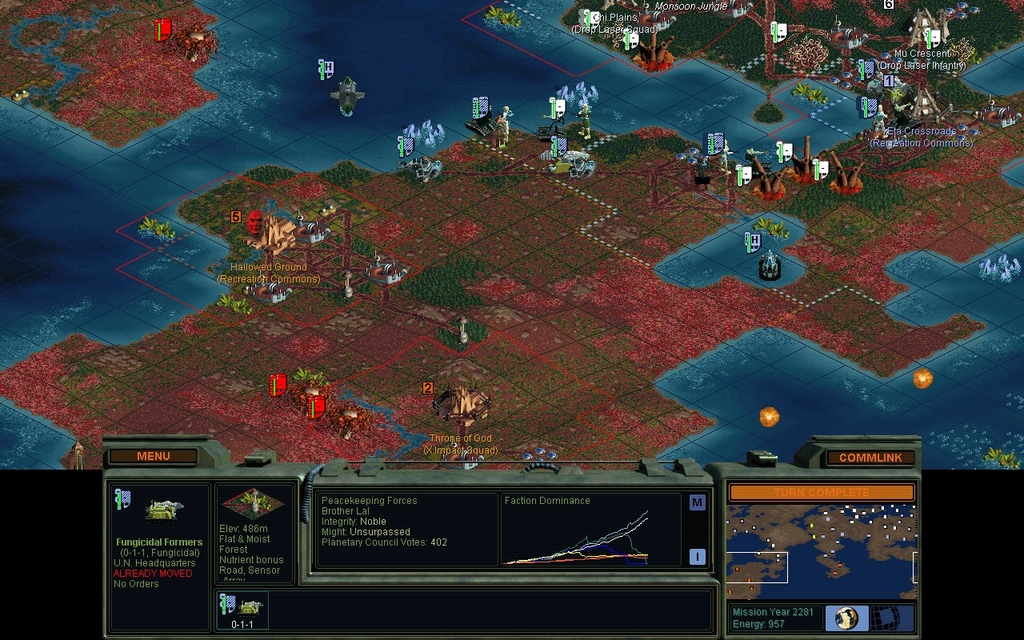Click the TURN COMPLETE button
1024x640 pixels.
(x=820, y=493)
